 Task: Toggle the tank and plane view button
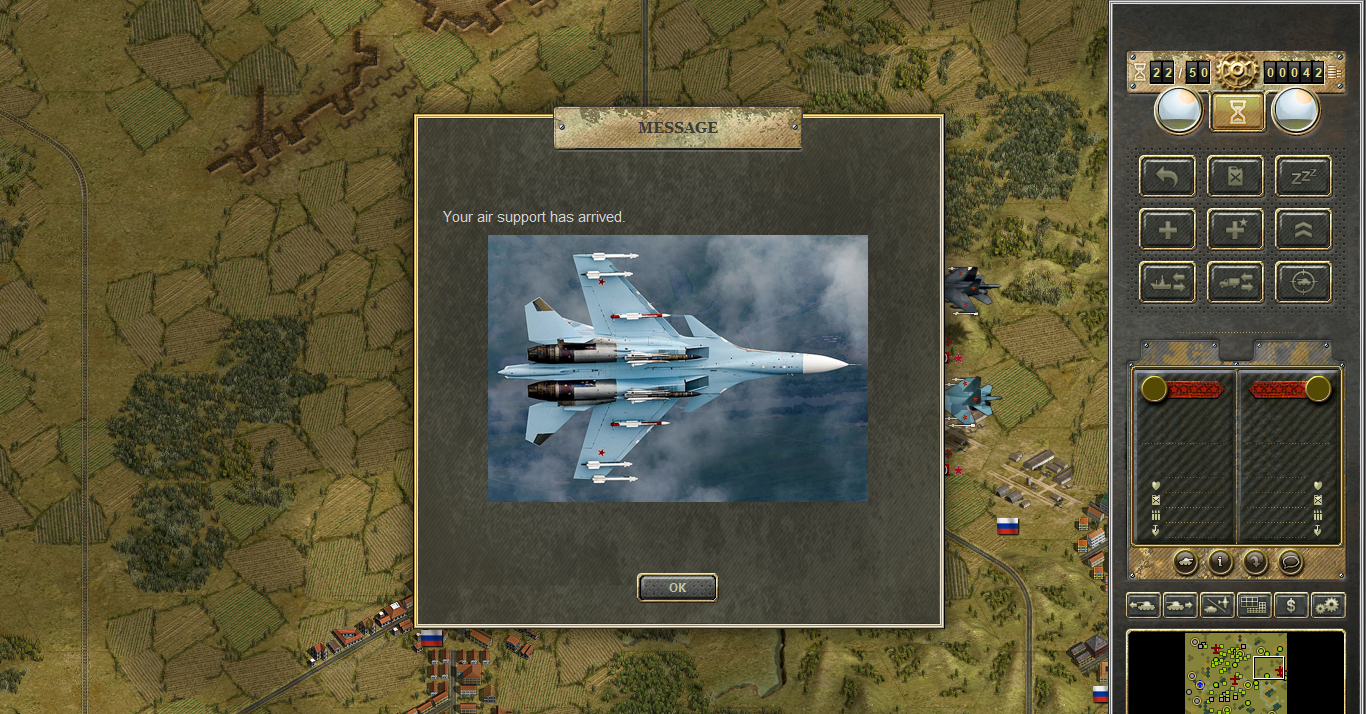click(x=1217, y=605)
